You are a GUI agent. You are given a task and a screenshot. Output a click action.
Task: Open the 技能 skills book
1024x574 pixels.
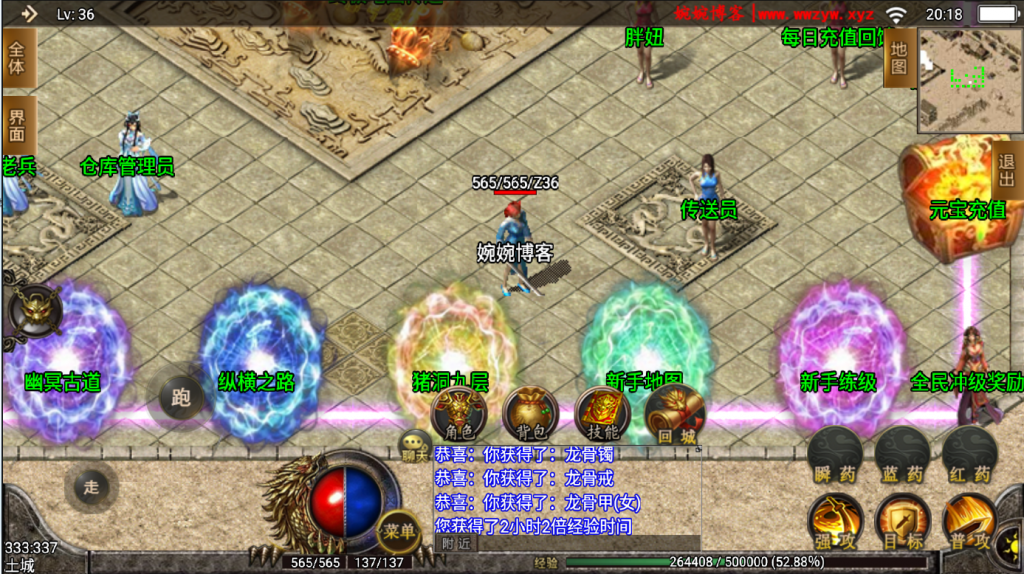point(602,412)
